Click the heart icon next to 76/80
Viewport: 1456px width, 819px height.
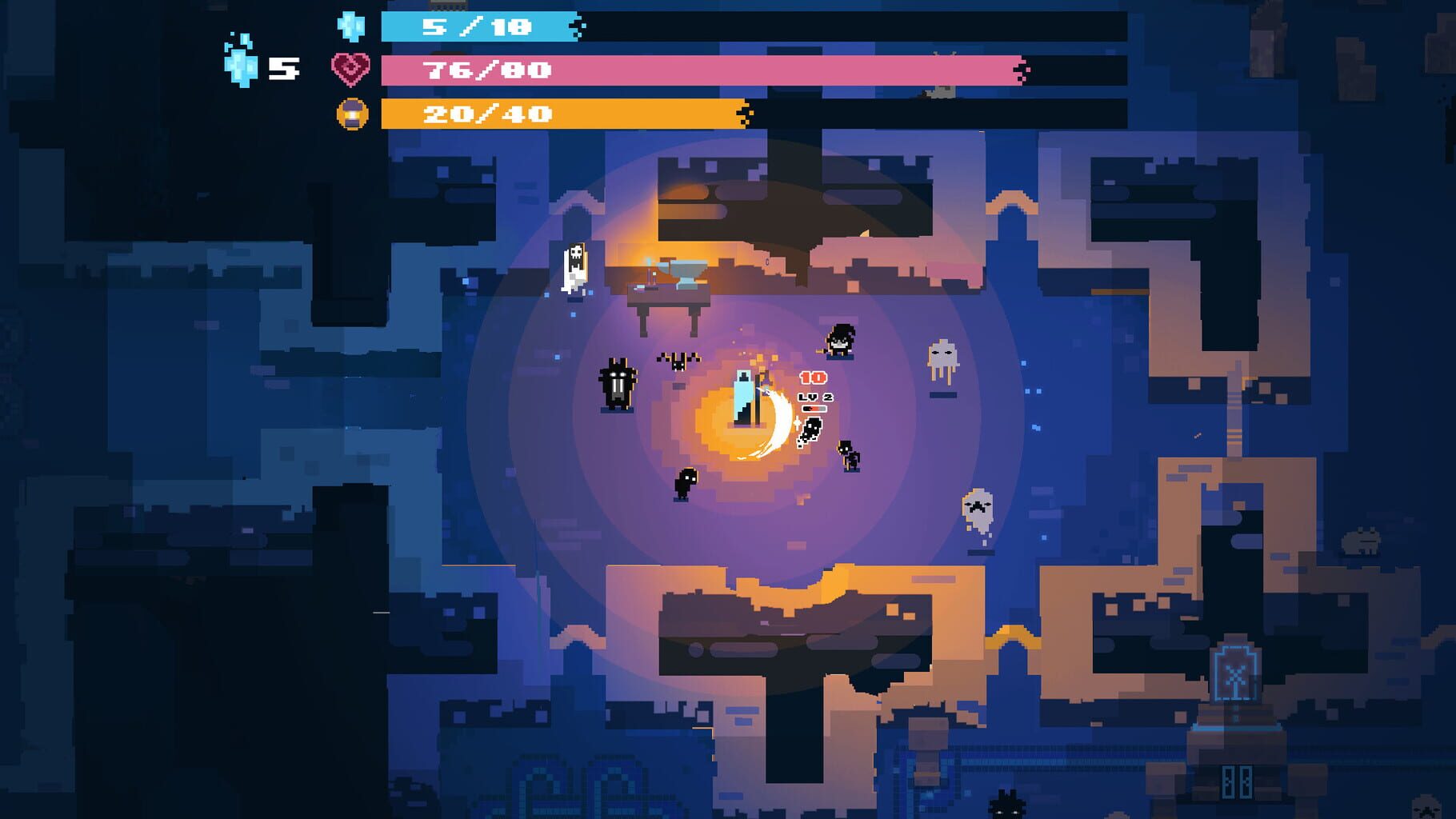(350, 70)
